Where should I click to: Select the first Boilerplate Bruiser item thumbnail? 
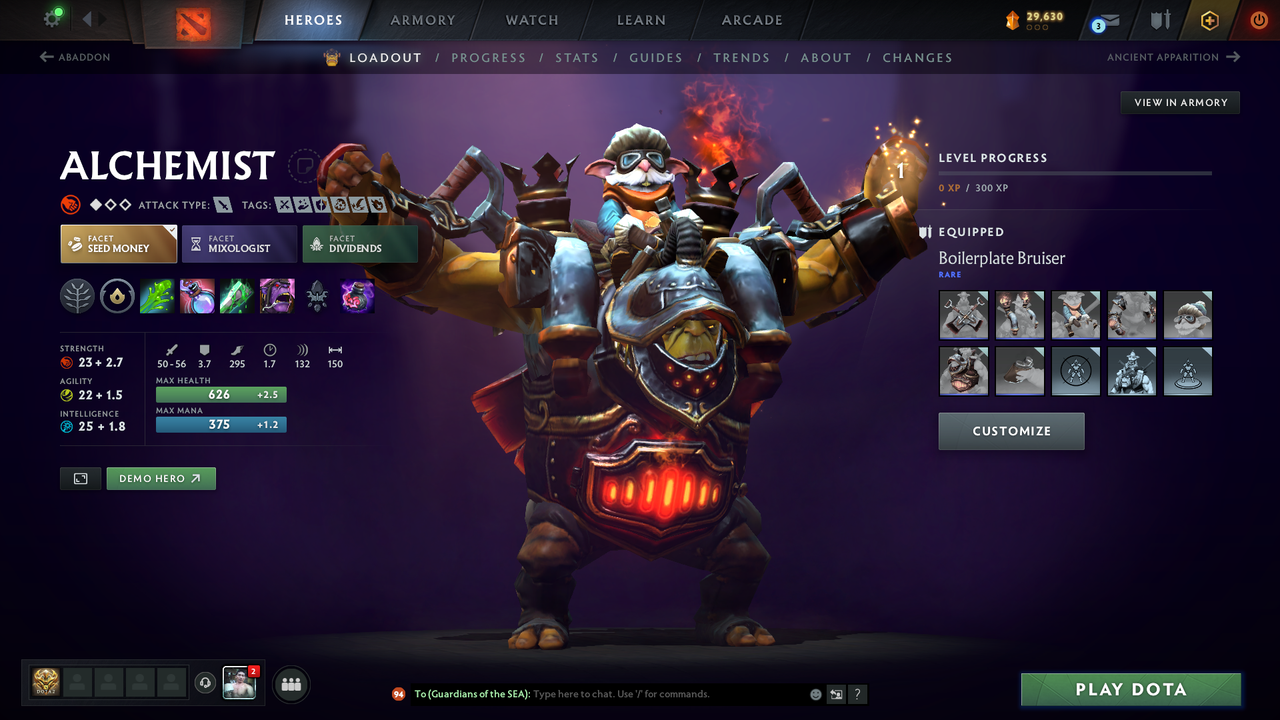[963, 314]
